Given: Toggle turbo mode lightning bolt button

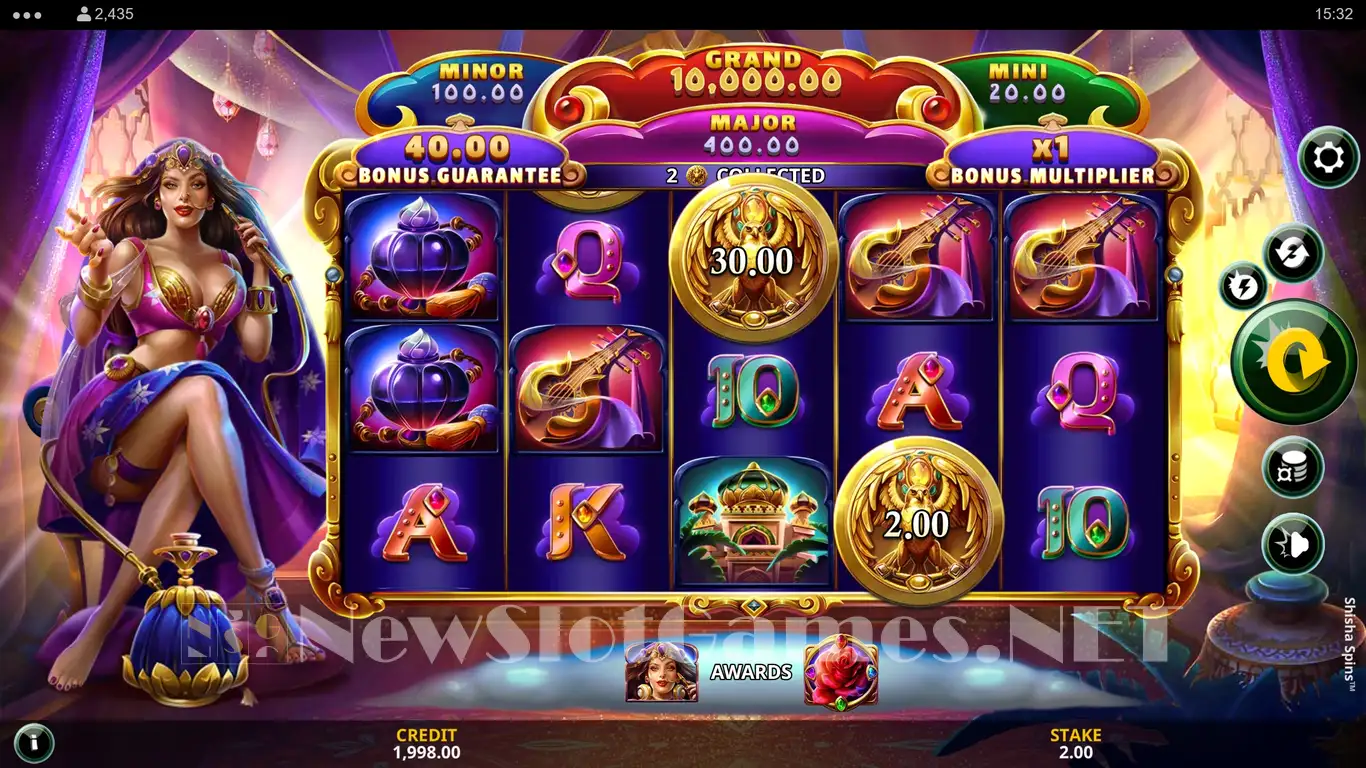Looking at the screenshot, I should pyautogui.click(x=1243, y=287).
